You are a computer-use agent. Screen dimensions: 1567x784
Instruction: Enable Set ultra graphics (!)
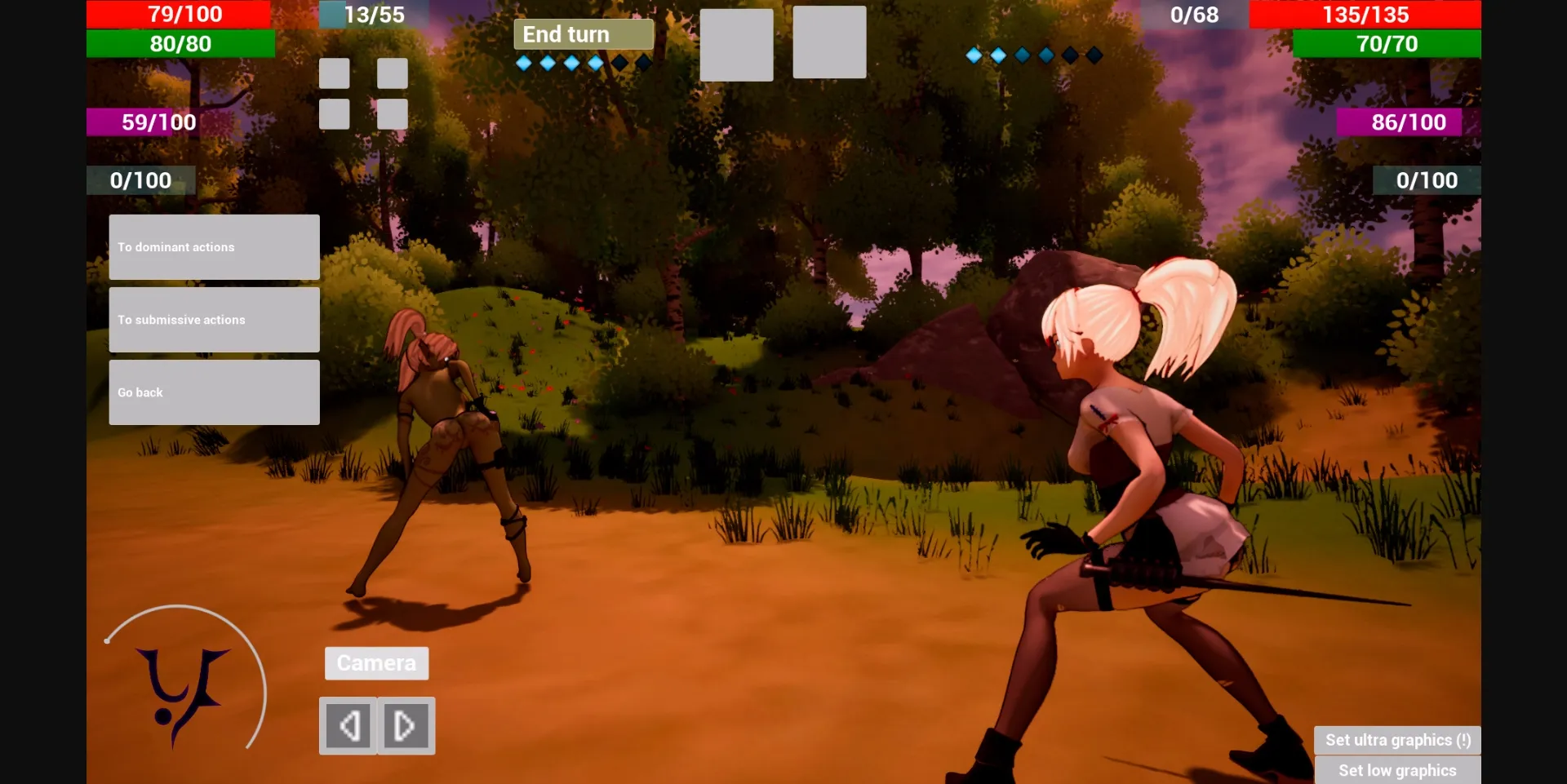[1397, 739]
